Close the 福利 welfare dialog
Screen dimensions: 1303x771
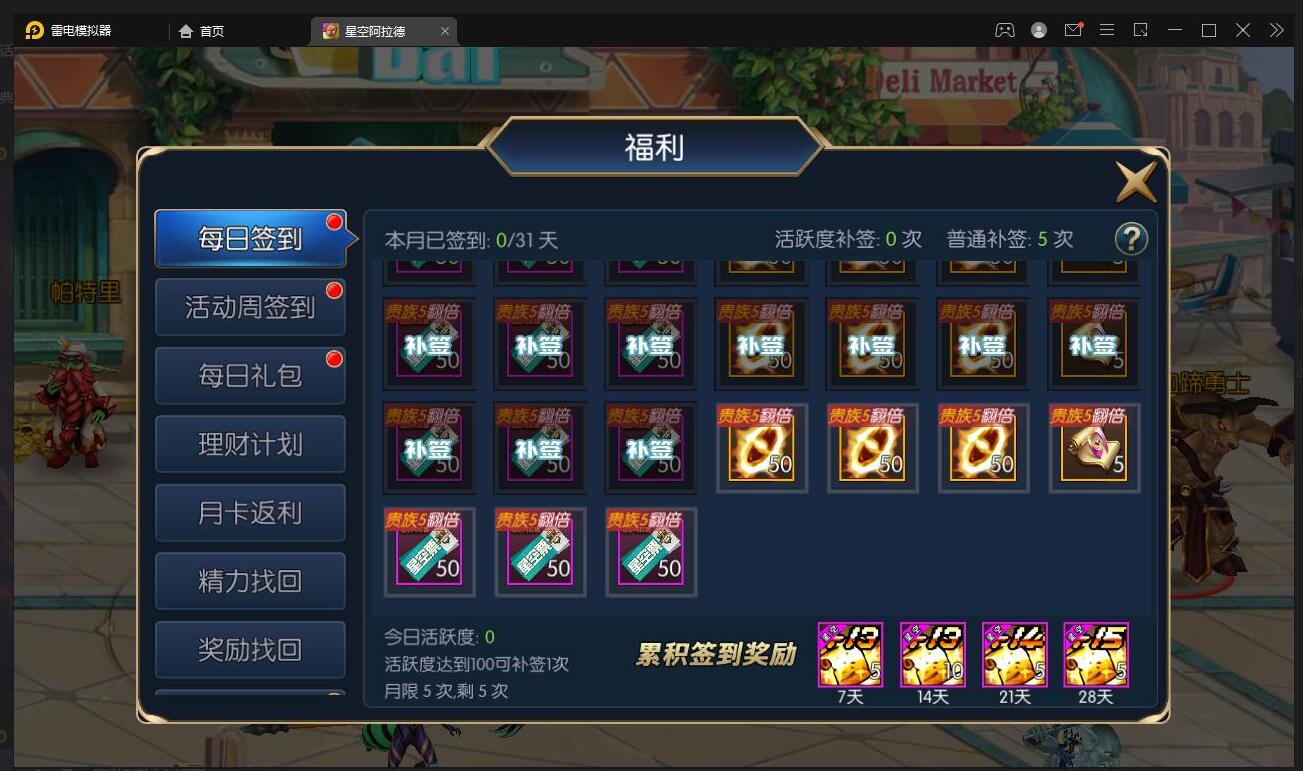(x=1135, y=182)
